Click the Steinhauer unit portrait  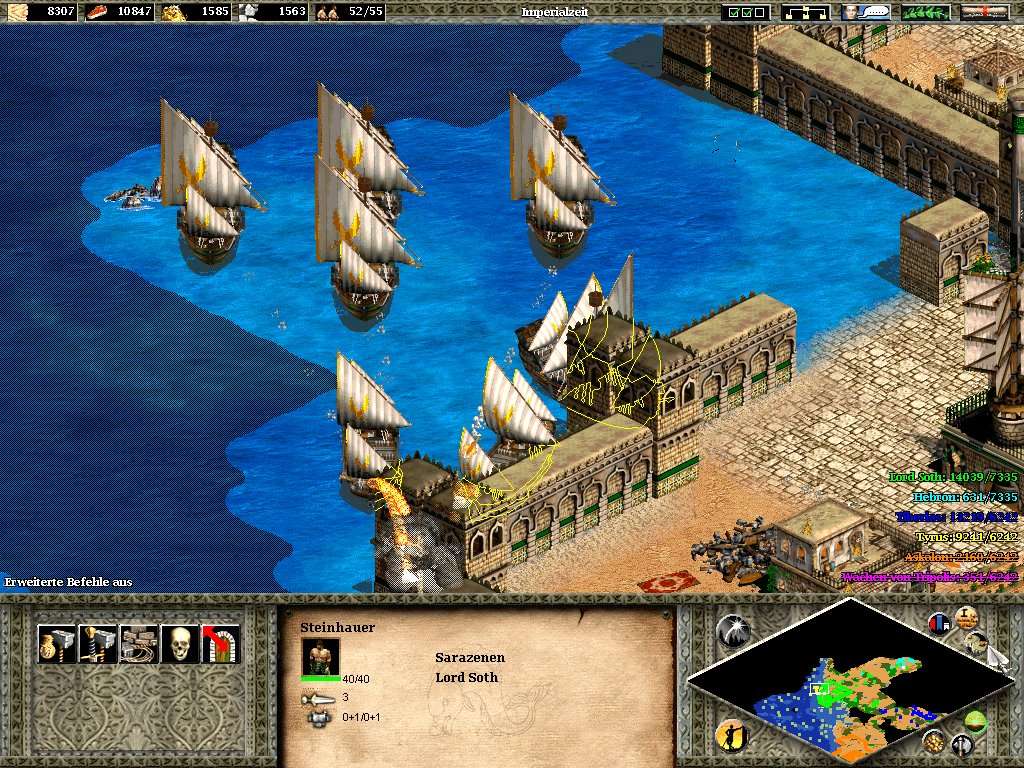[320, 656]
